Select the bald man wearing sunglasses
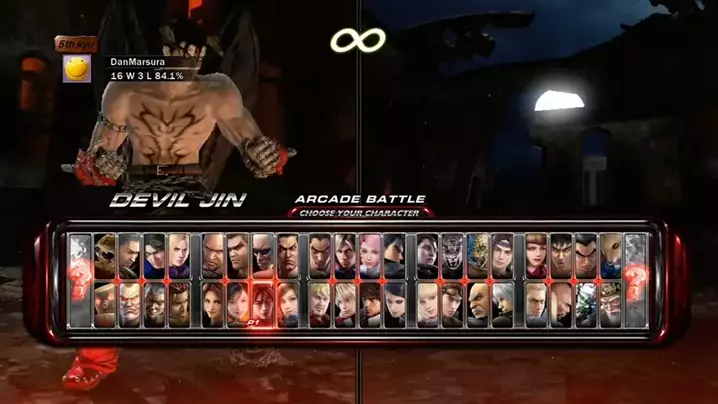The image size is (718, 404). click(x=262, y=255)
